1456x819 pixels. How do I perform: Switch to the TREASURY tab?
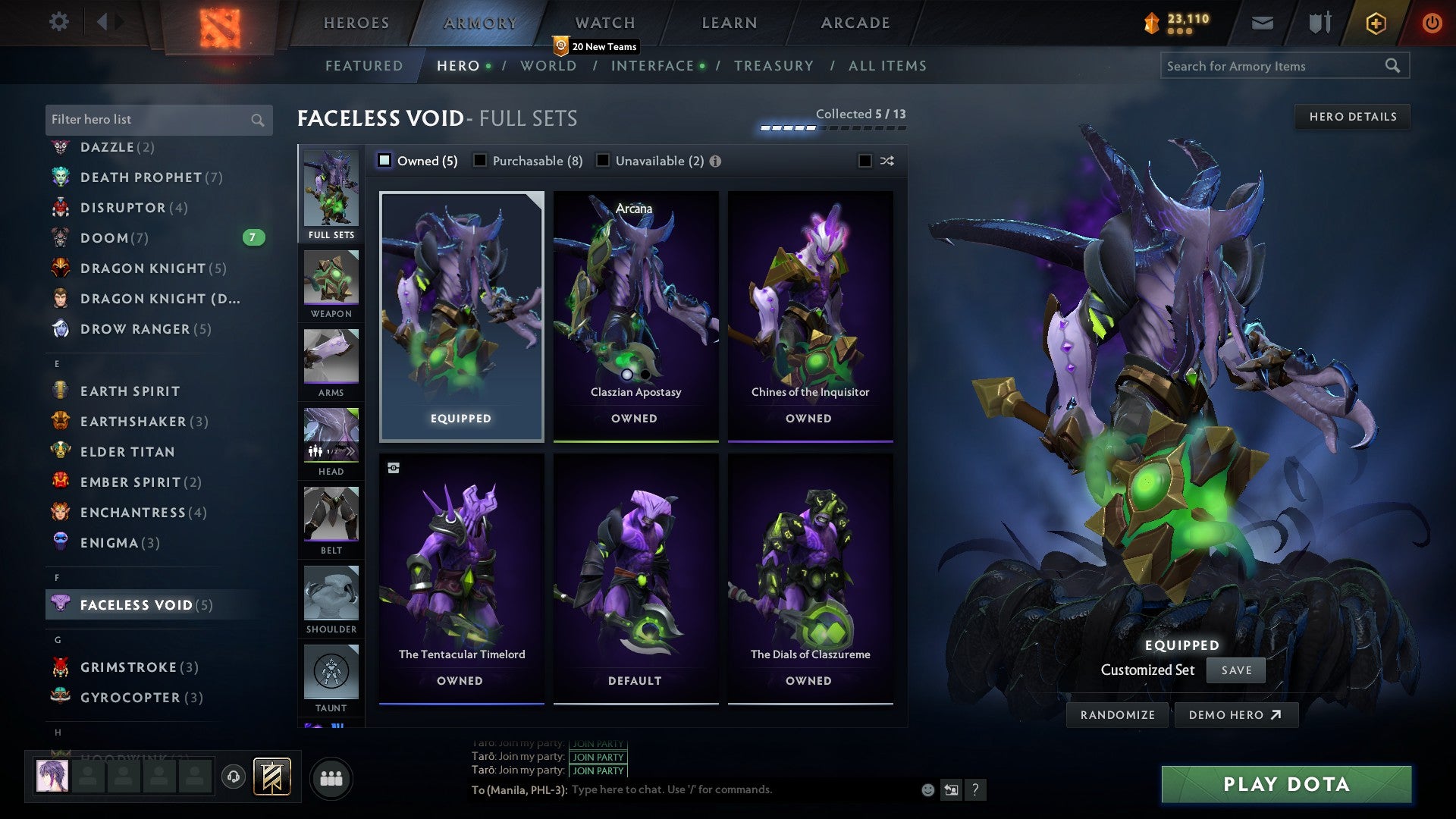(x=773, y=66)
